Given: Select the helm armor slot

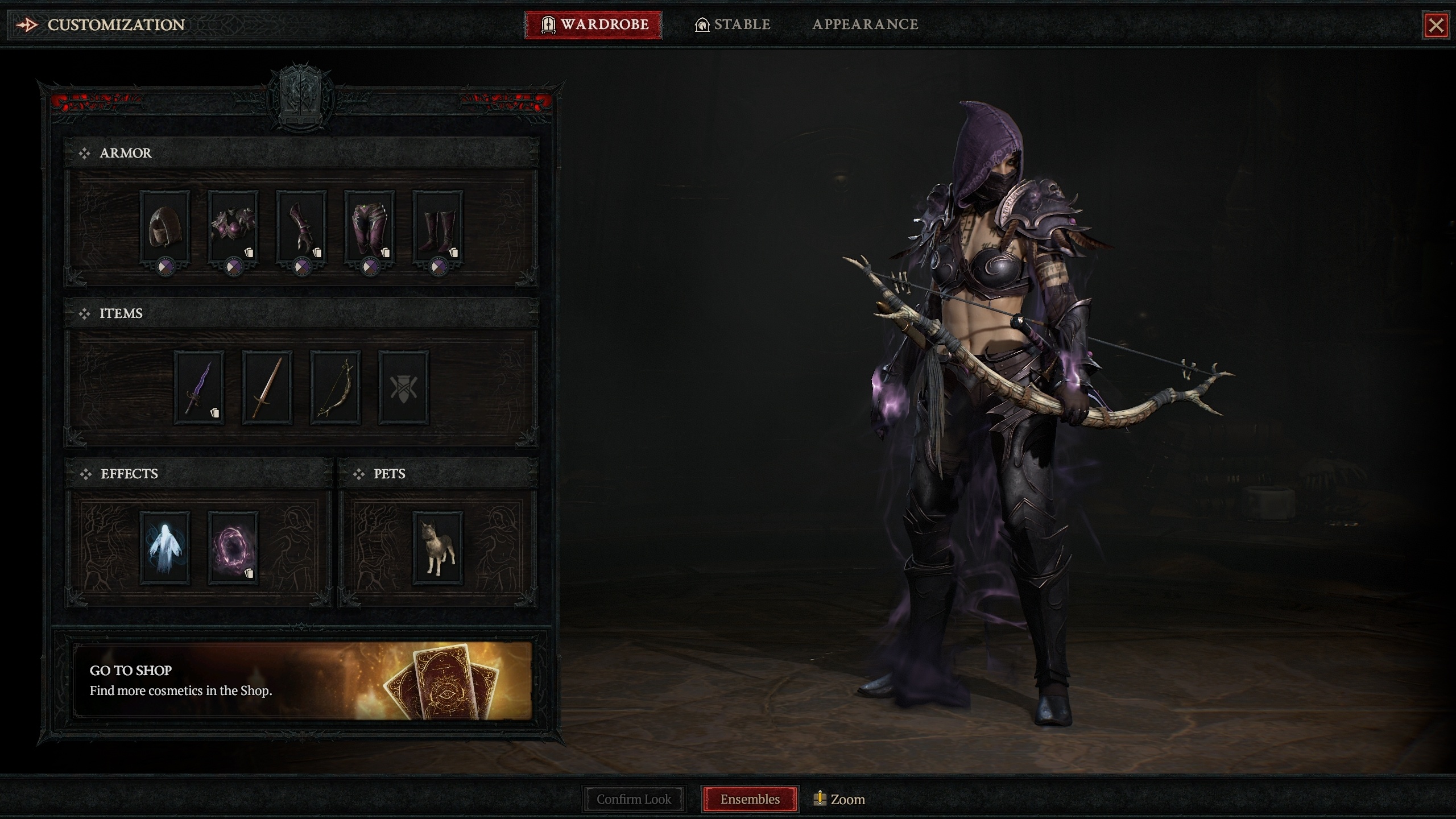Looking at the screenshot, I should pos(165,226).
